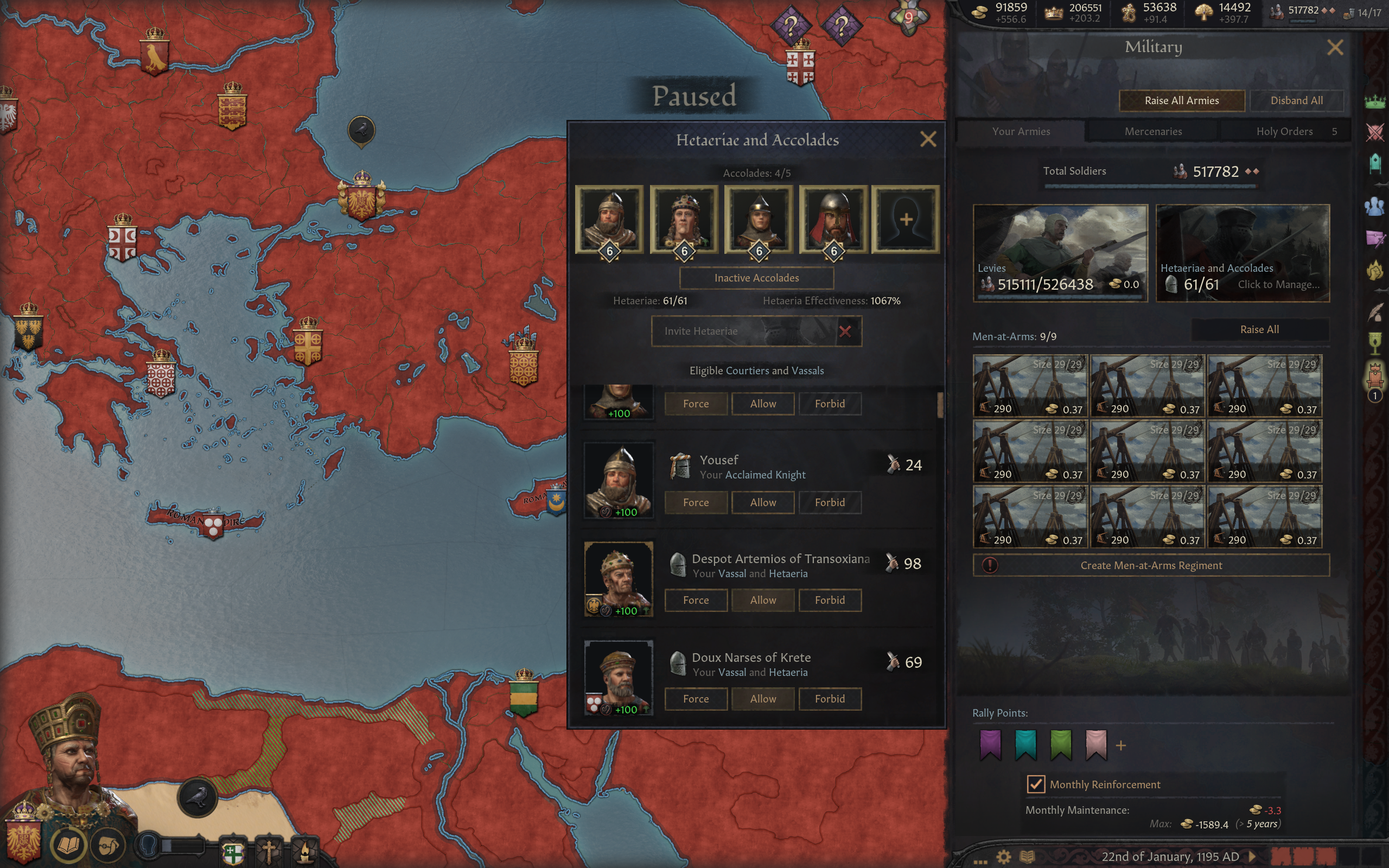Image resolution: width=1389 pixels, height=868 pixels.
Task: Force Yousef to be a knight
Action: [696, 502]
